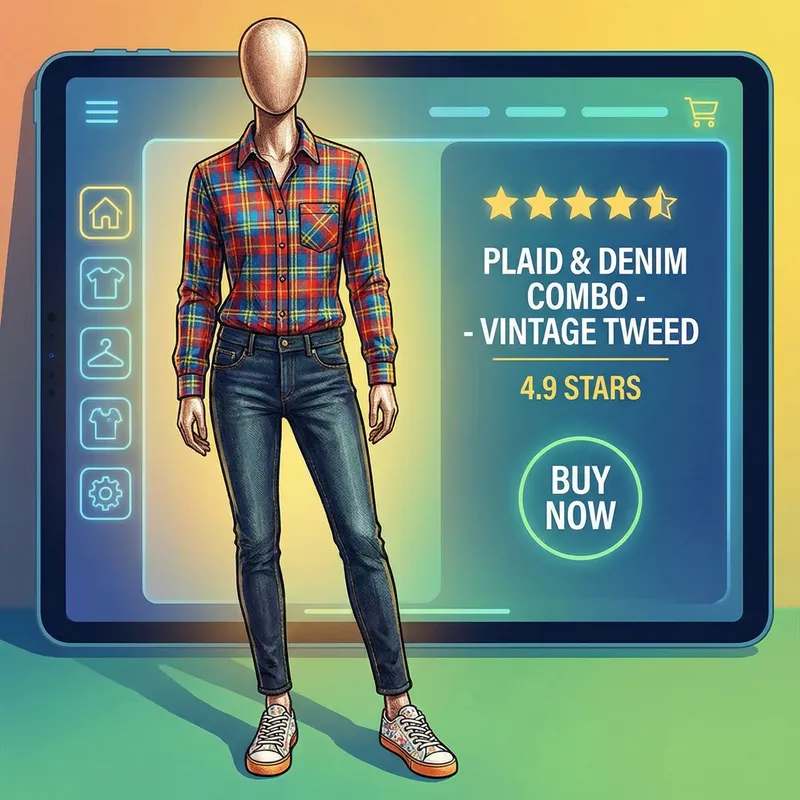Open the hamburger menu
The width and height of the screenshot is (800, 800).
(x=103, y=111)
